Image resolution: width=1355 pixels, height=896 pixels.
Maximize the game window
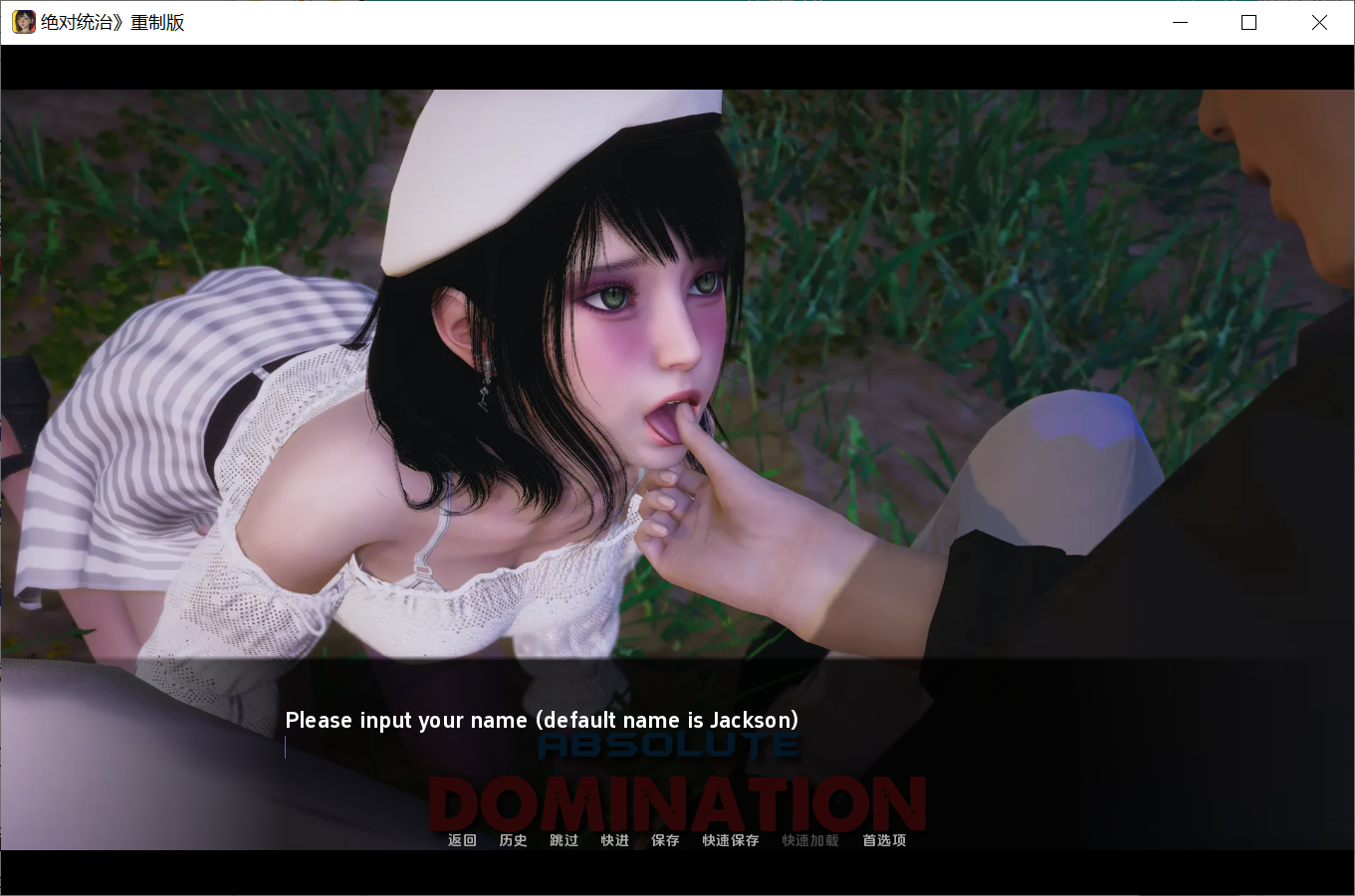(x=1248, y=22)
